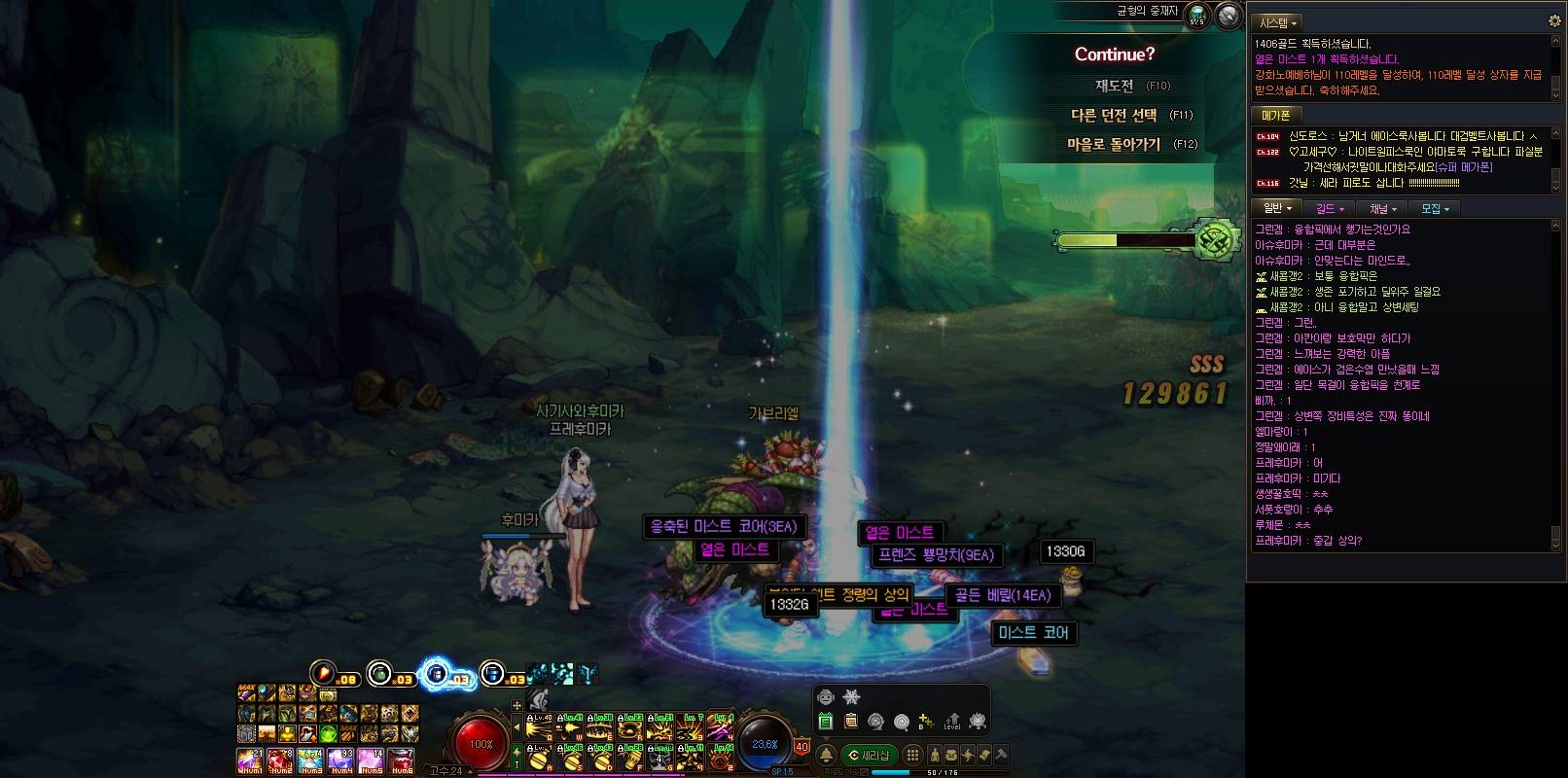Open the 세라샵 cash shop button
The image size is (1568, 778).
(x=870, y=755)
